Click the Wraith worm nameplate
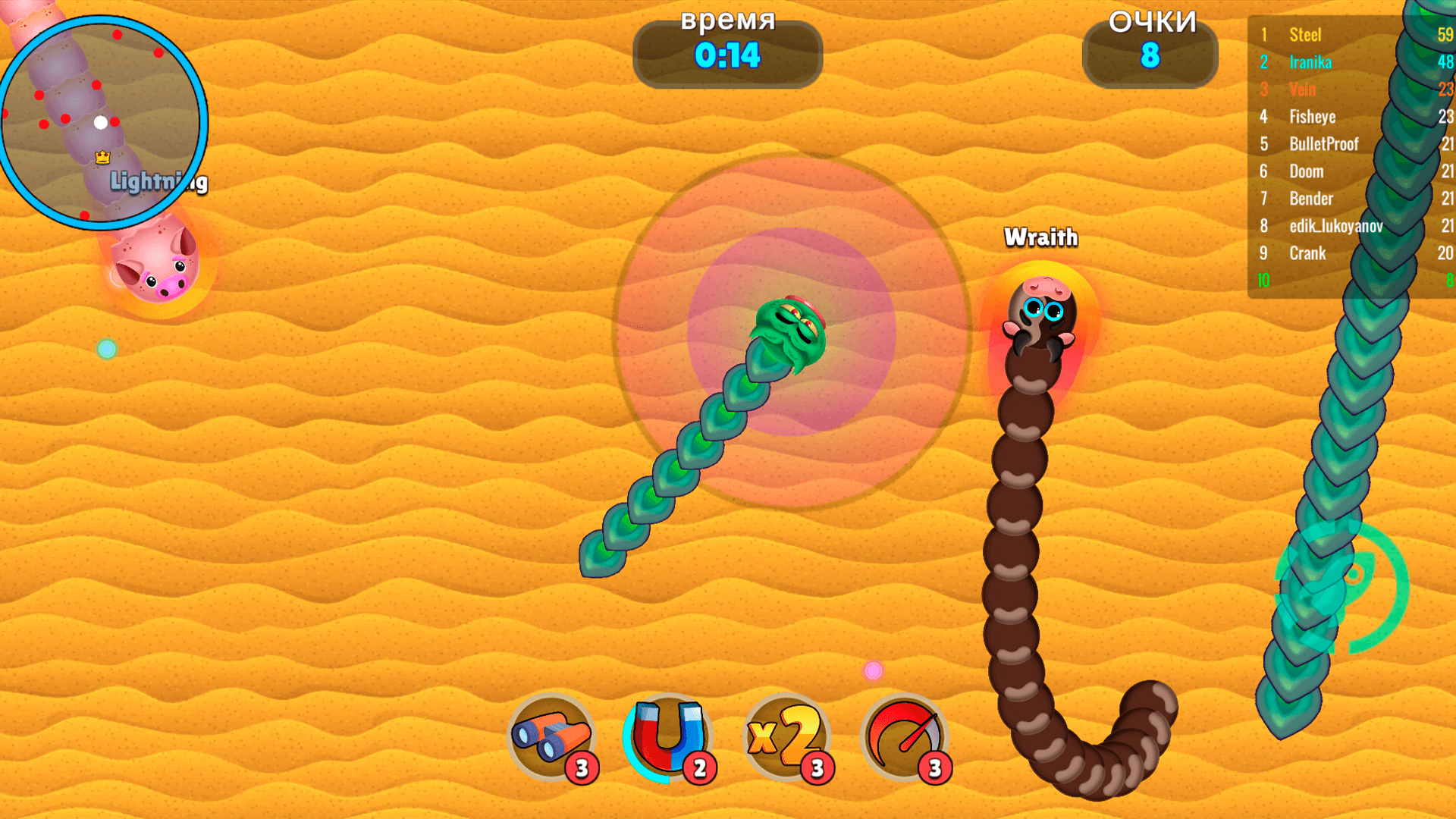 click(x=1040, y=237)
